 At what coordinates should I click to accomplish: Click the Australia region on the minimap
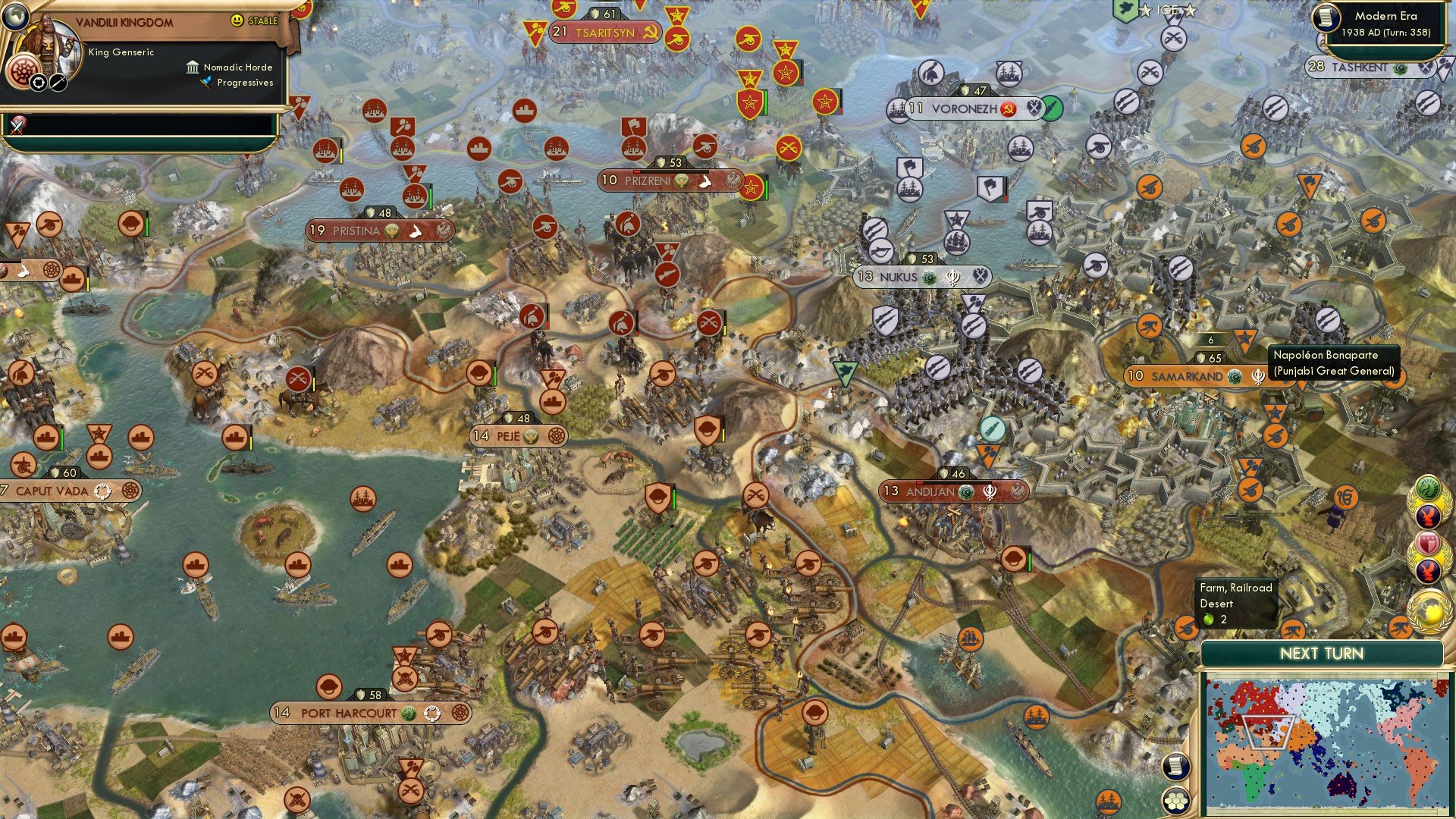point(1344,784)
